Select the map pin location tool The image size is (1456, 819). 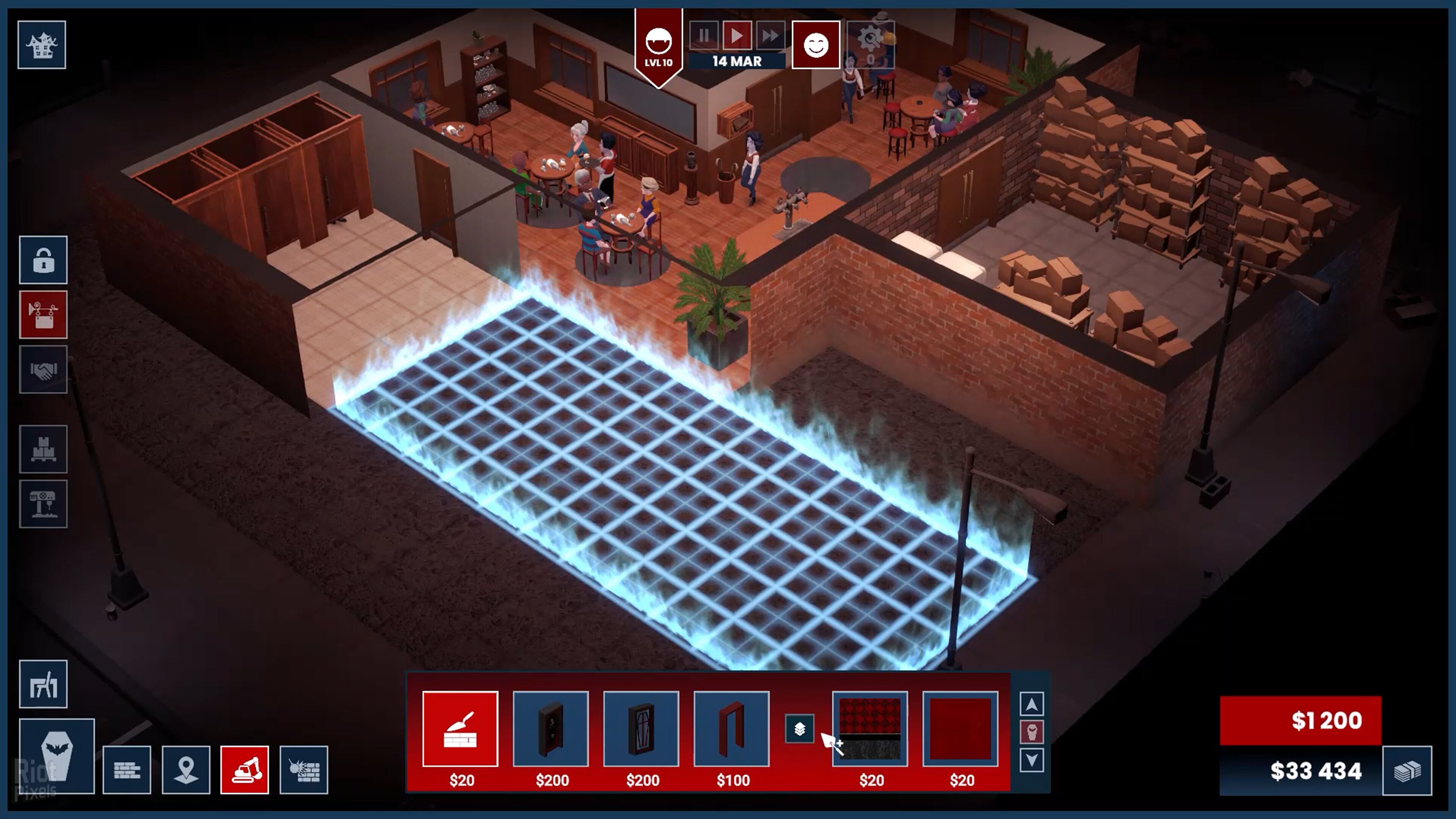(186, 770)
